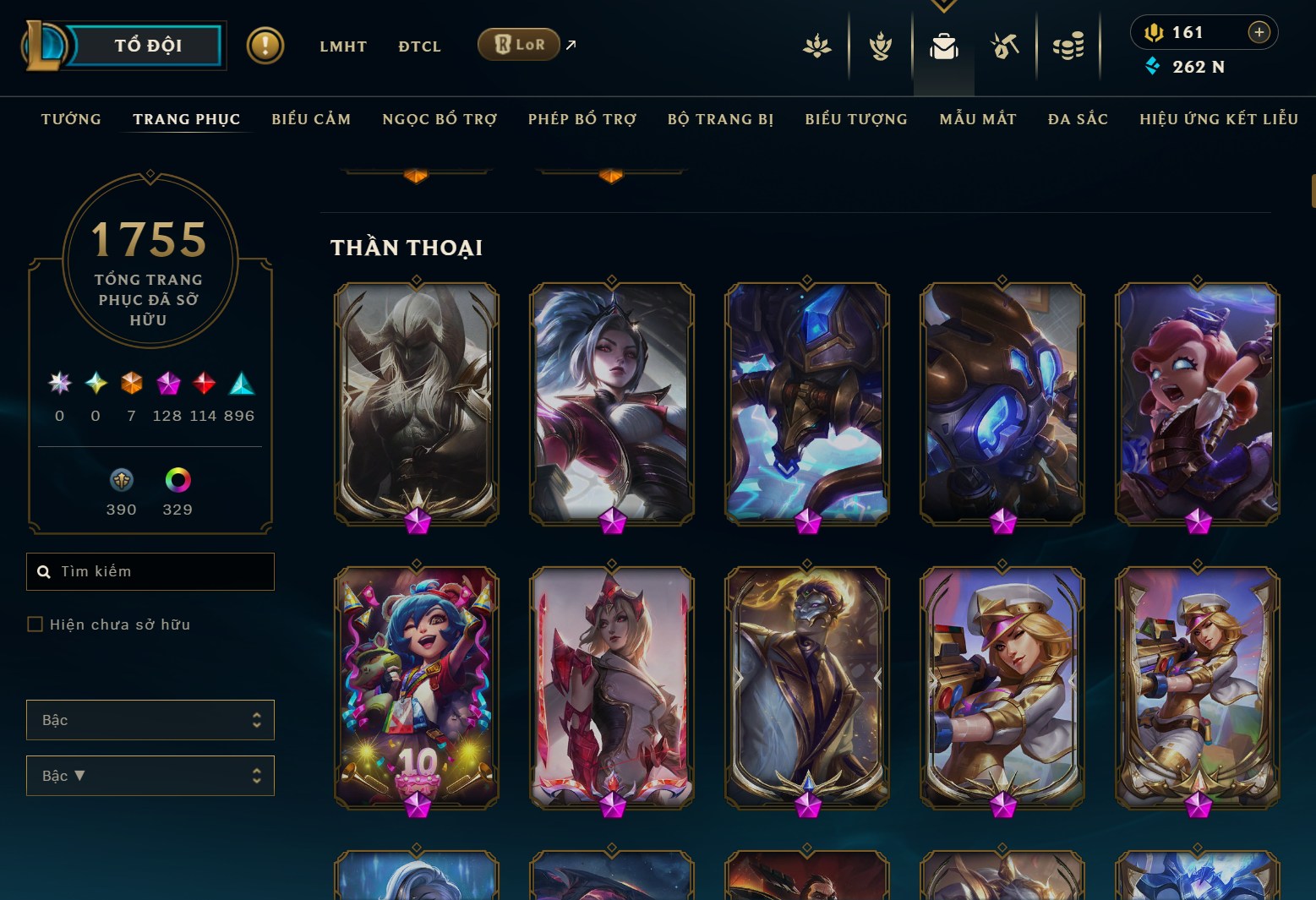Switch to the TƯỚNG tab
Viewport: 1316px width, 900px height.
(71, 119)
